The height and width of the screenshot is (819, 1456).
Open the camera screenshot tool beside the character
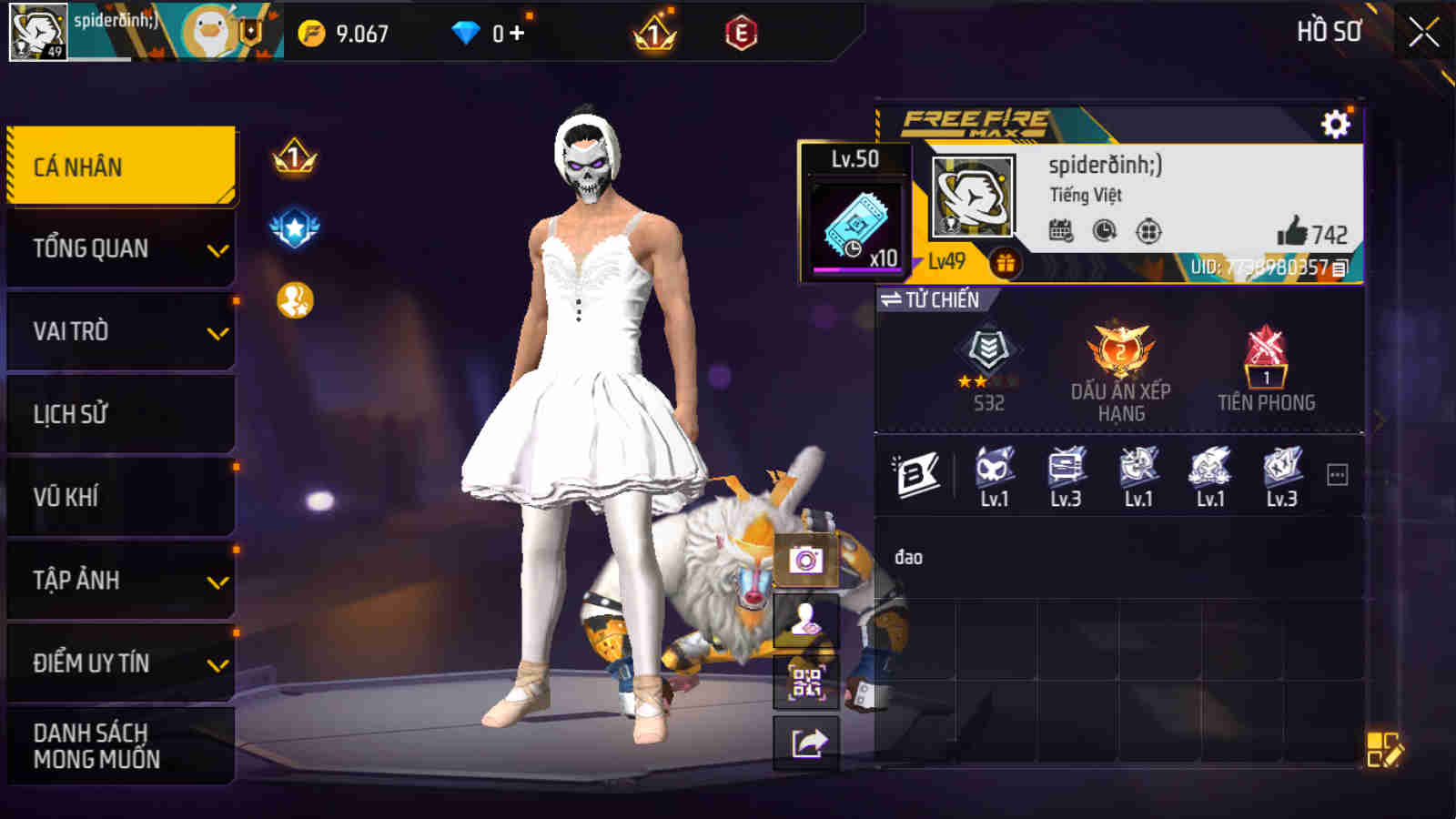point(804,559)
